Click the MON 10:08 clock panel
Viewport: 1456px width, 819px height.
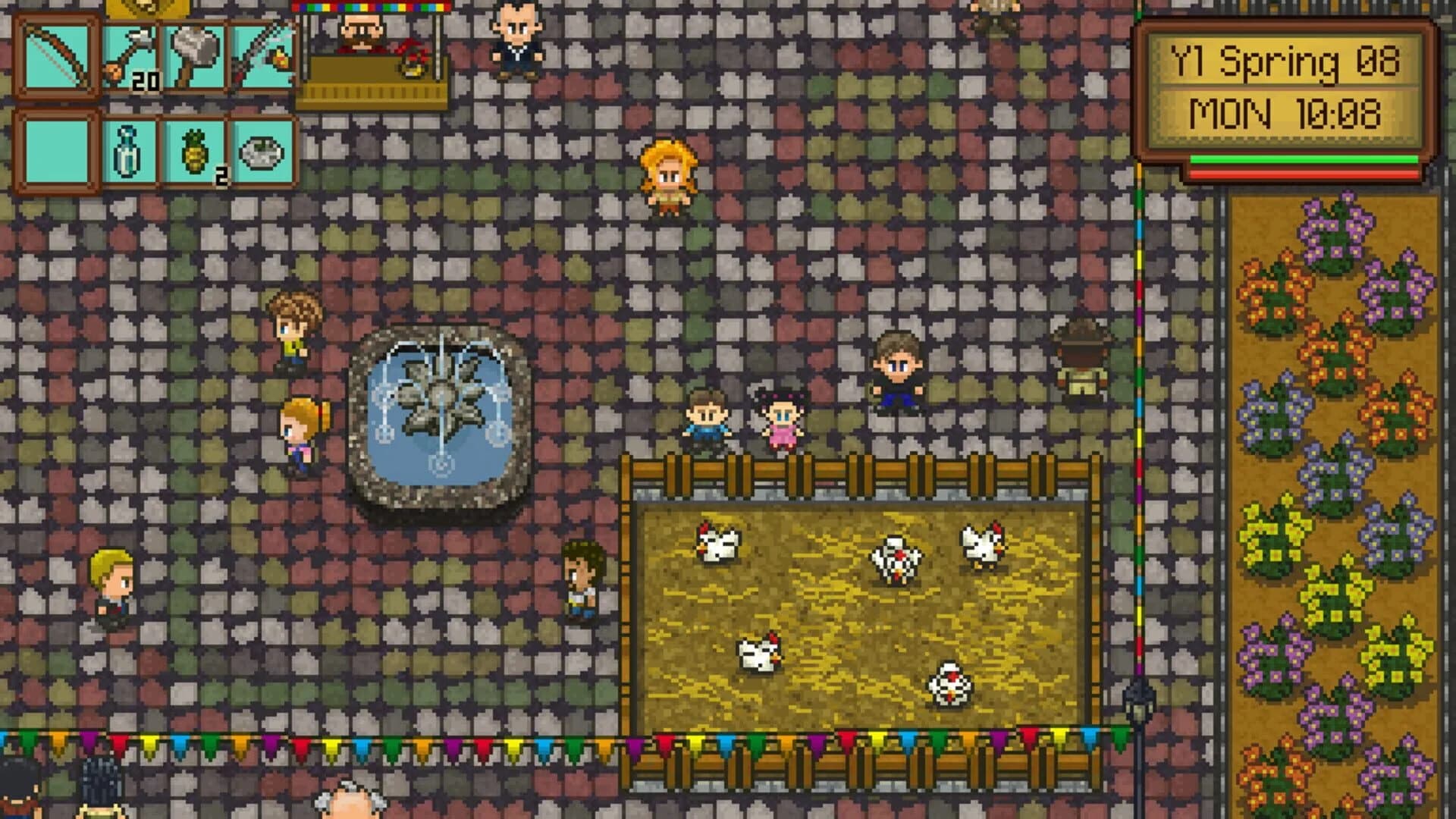(1282, 114)
